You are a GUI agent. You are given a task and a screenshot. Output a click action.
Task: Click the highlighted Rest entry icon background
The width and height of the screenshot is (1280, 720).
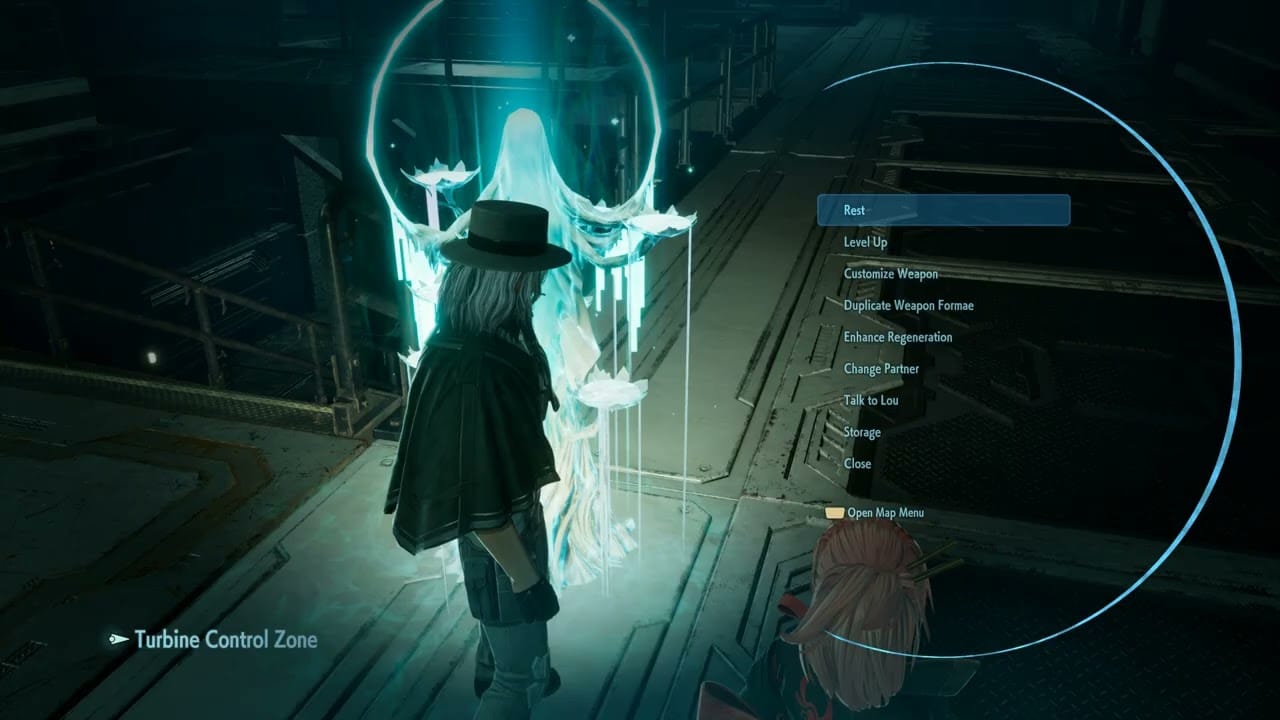pos(943,210)
